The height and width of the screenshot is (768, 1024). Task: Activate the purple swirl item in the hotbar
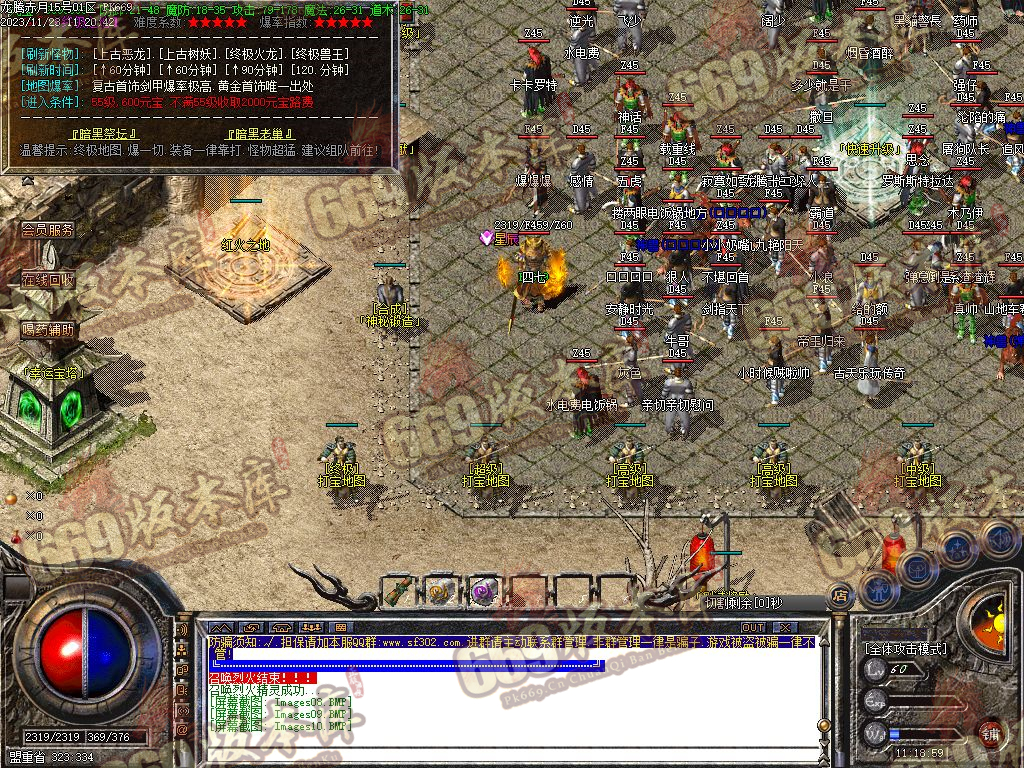coord(484,591)
